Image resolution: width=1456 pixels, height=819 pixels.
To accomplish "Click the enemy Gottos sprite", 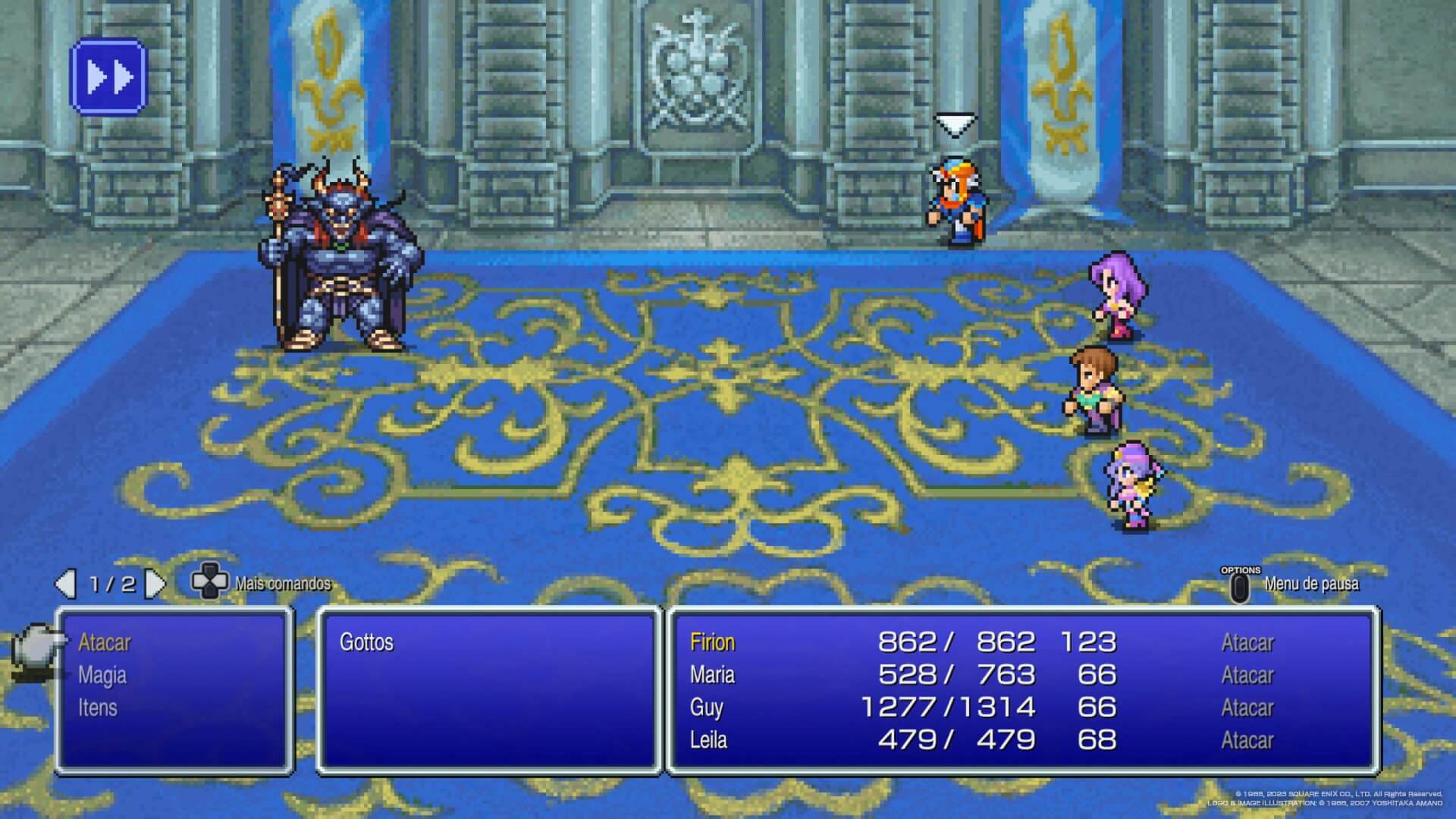I will [x=341, y=258].
